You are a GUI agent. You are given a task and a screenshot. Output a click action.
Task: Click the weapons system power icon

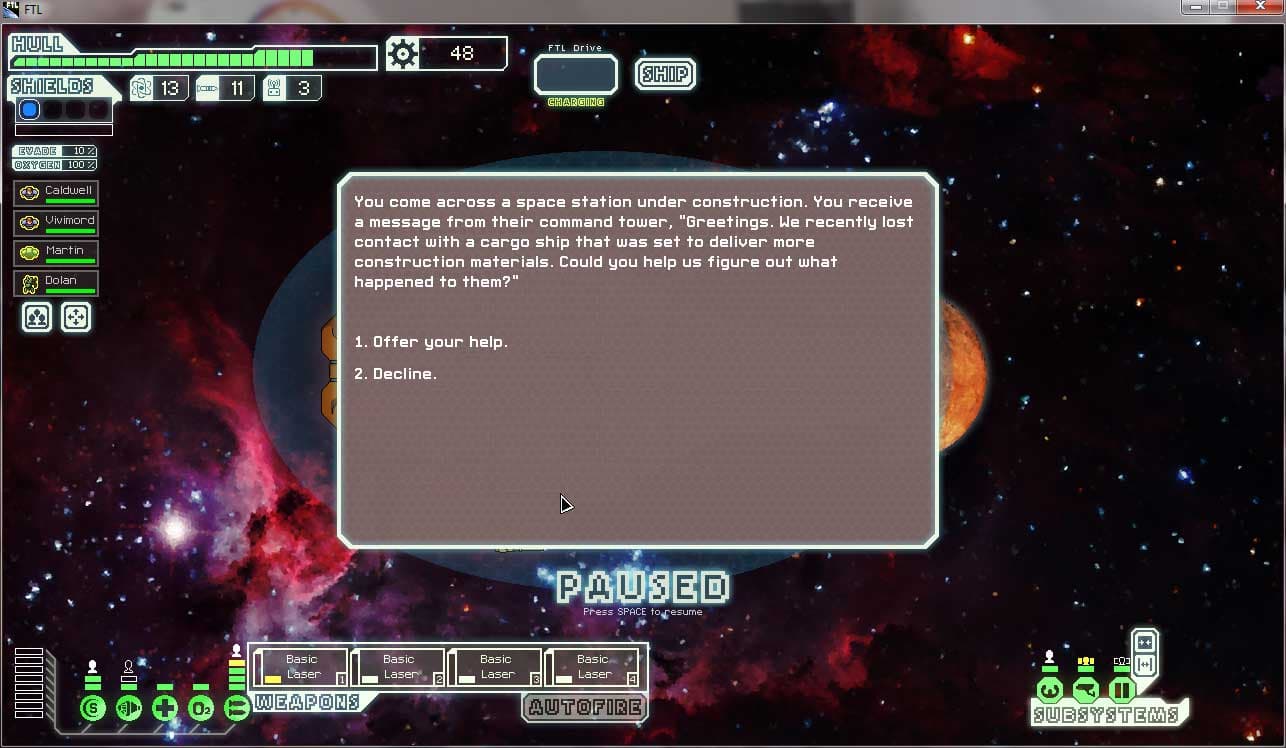[x=237, y=709]
